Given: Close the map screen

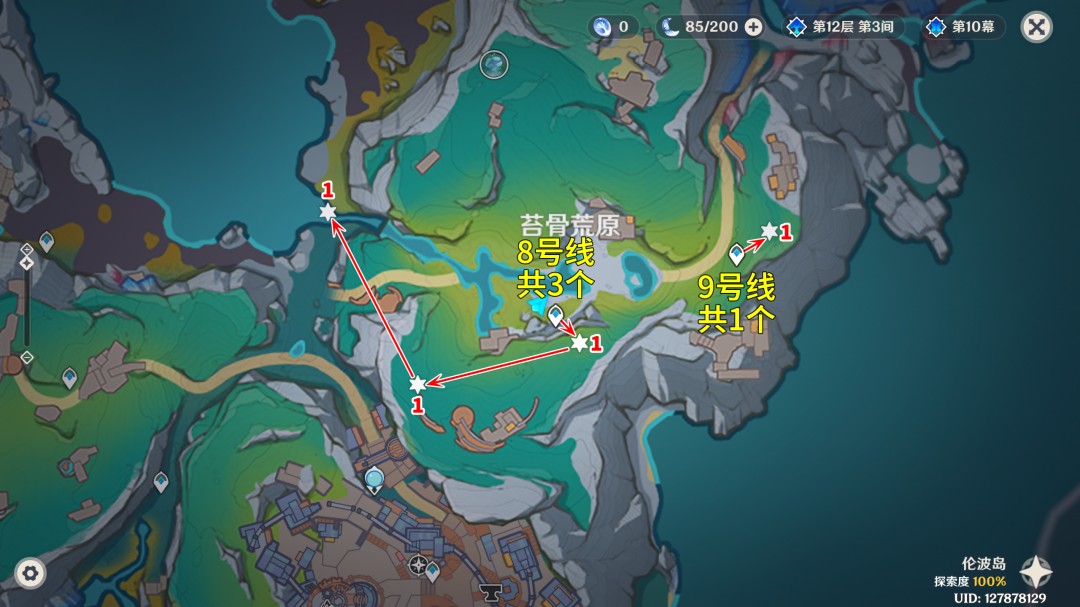Looking at the screenshot, I should pos(1036,27).
